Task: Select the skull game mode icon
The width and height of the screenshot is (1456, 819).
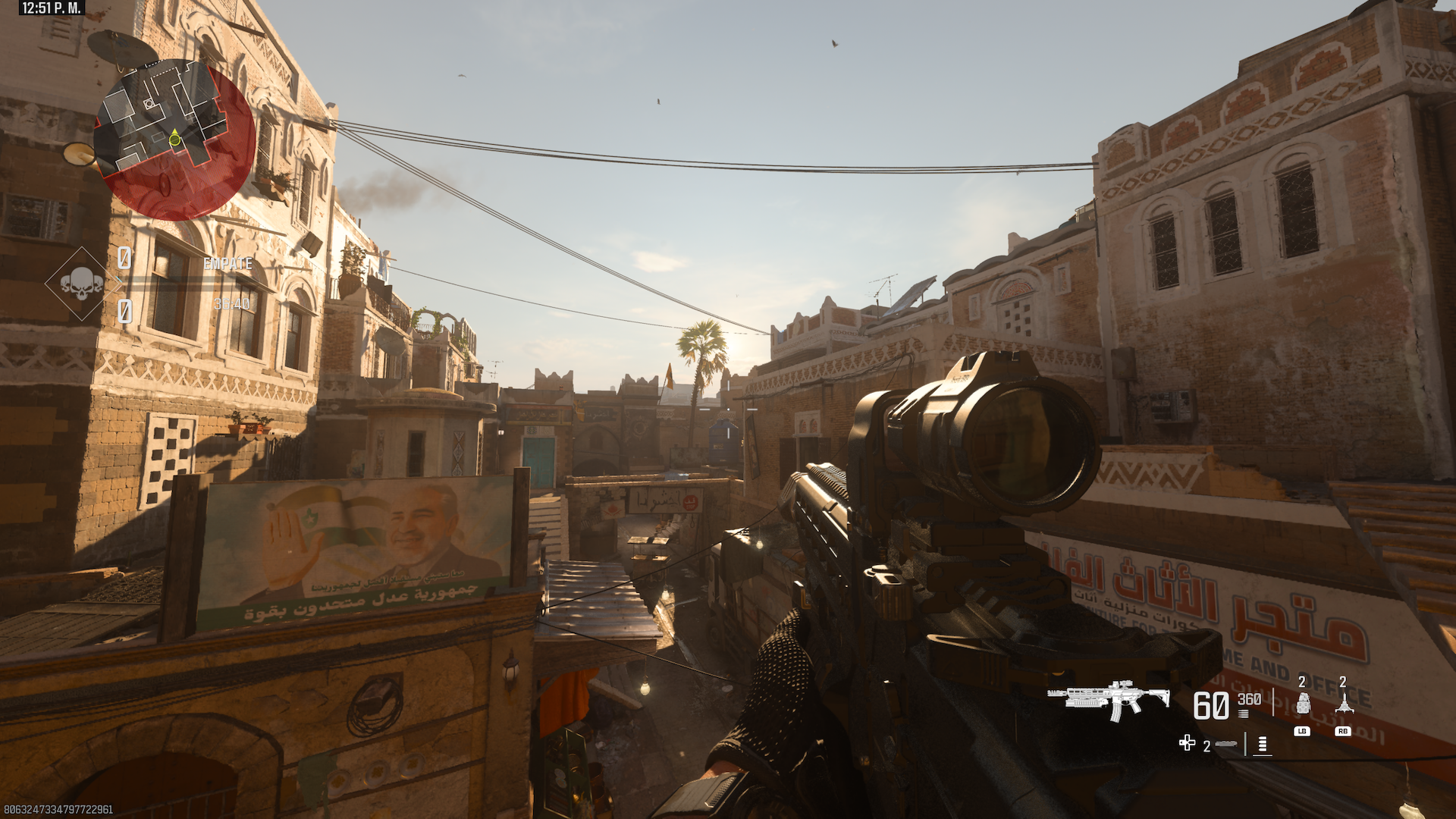Action: tap(81, 284)
